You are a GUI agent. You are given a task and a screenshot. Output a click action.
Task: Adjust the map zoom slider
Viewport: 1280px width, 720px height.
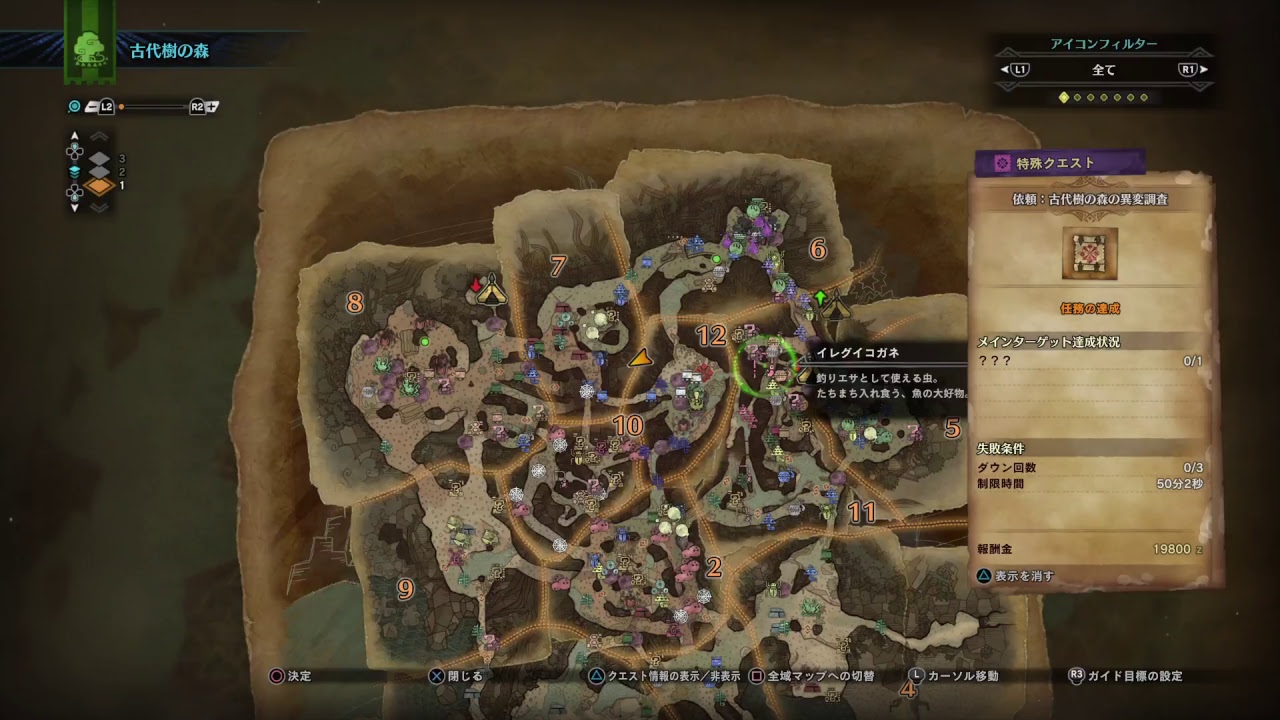154,106
